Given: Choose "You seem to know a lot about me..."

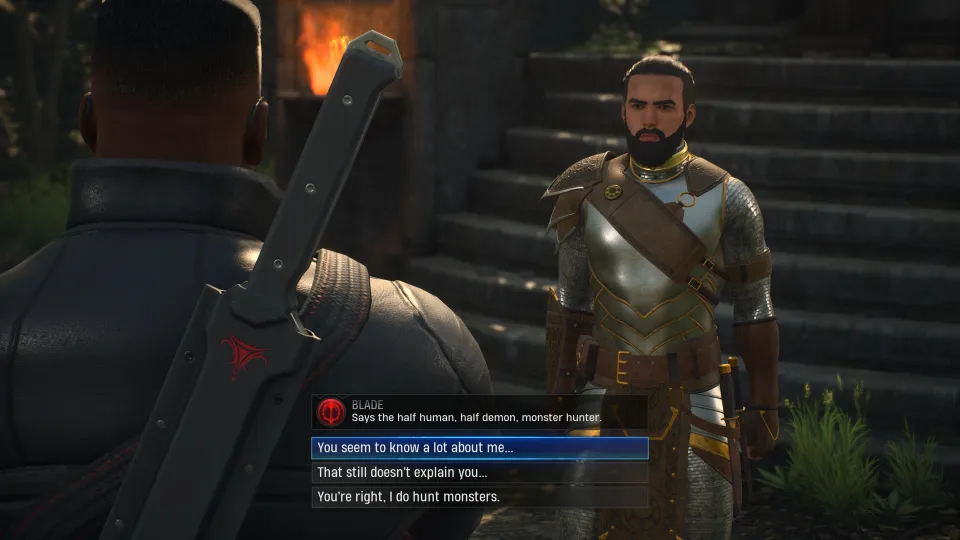Looking at the screenshot, I should coord(480,448).
